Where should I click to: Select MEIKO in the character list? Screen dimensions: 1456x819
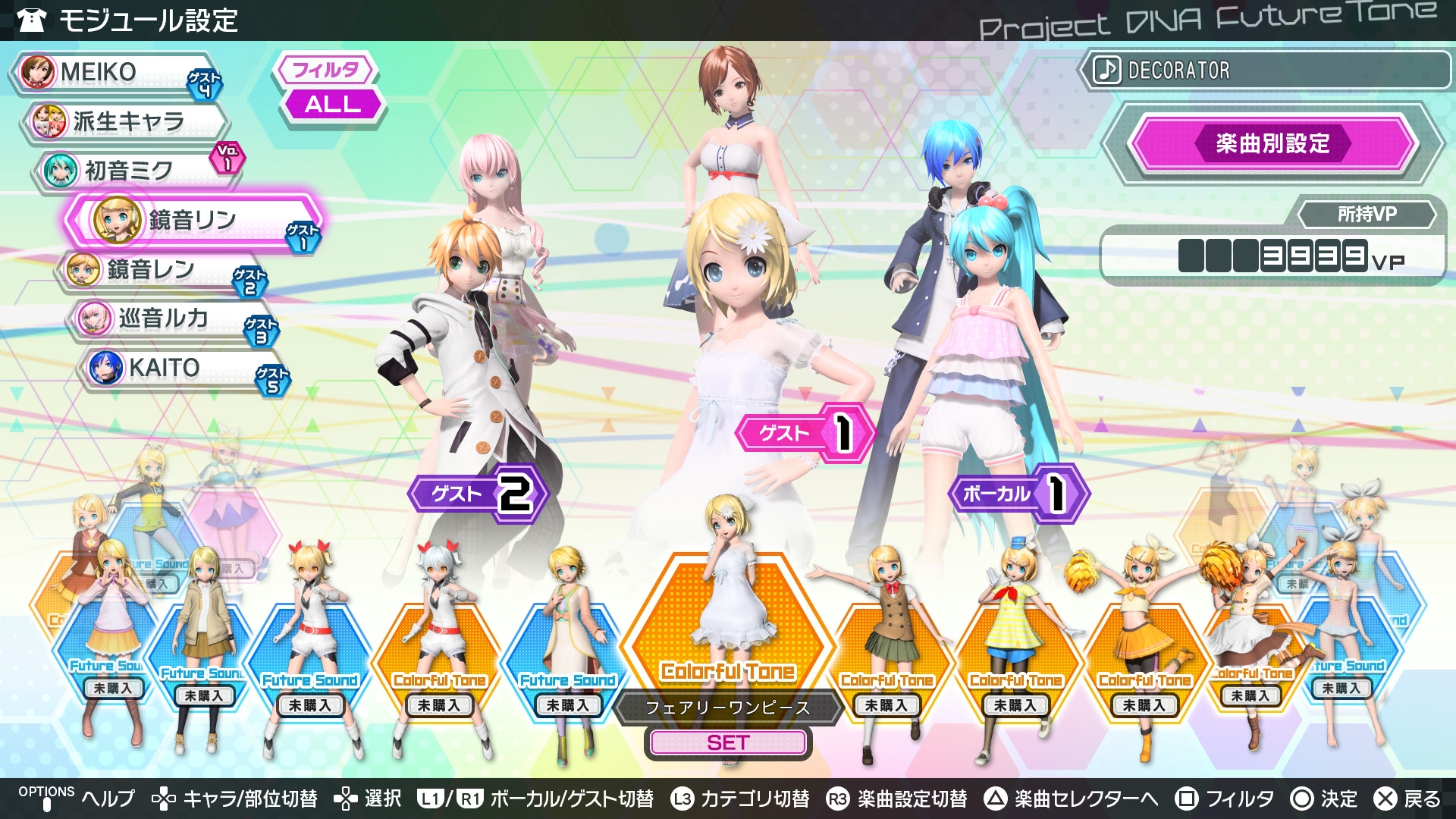point(114,73)
